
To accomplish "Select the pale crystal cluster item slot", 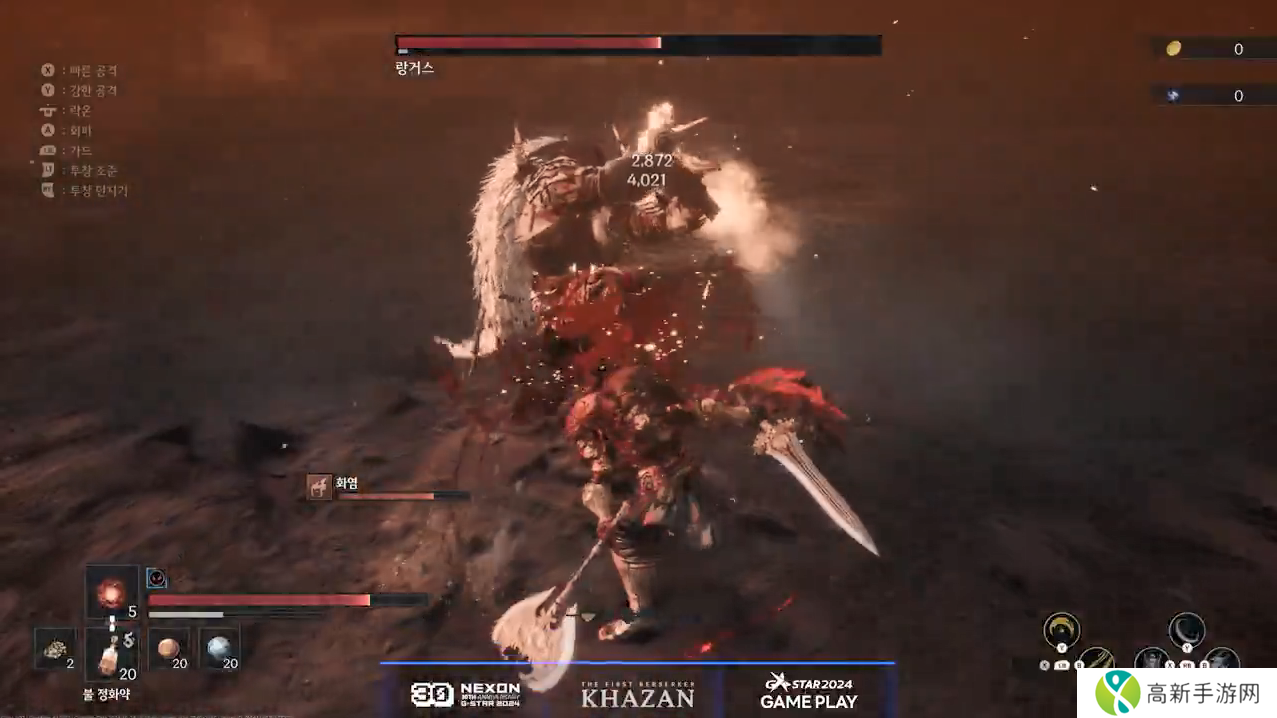I will coord(54,648).
